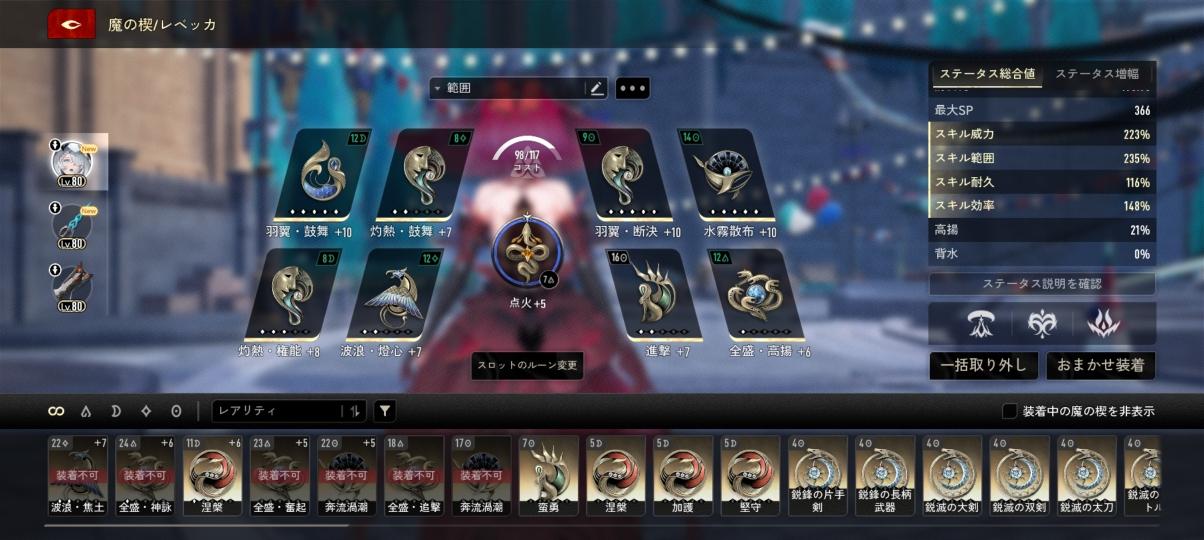The width and height of the screenshot is (1204, 540).
Task: Toggle 装着中の魔の楔を非表示 checkbox
Action: click(1010, 411)
